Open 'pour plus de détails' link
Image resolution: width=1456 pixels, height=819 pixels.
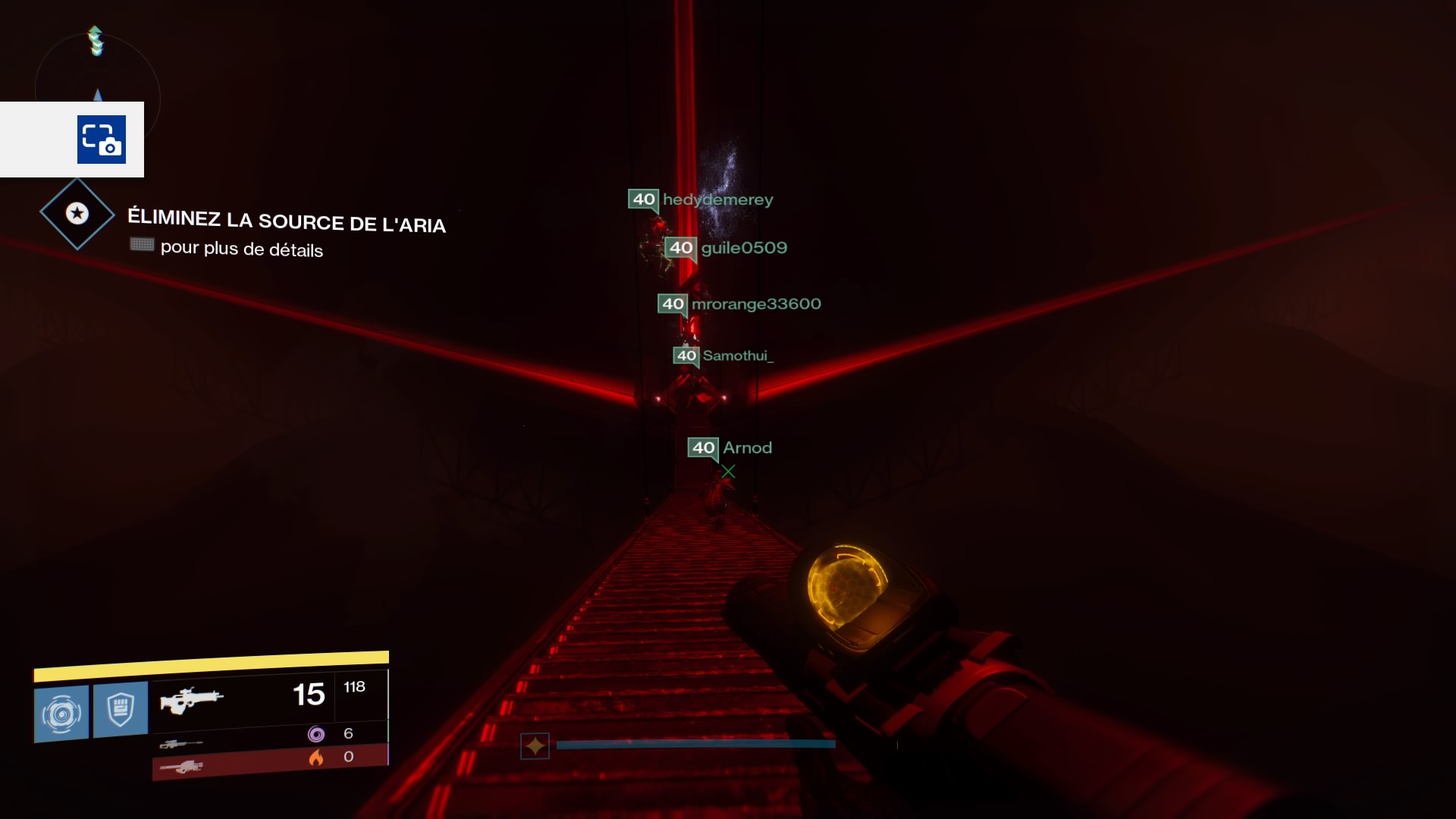241,250
